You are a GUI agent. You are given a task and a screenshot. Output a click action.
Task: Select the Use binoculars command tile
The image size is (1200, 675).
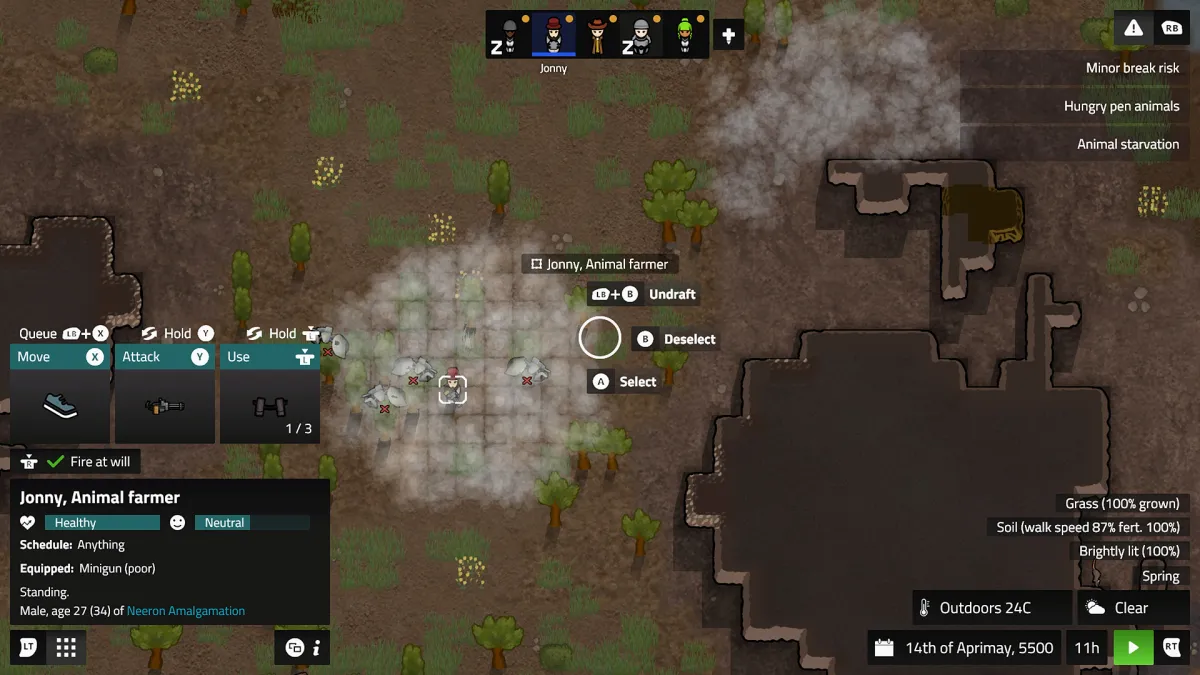pyautogui.click(x=270, y=394)
